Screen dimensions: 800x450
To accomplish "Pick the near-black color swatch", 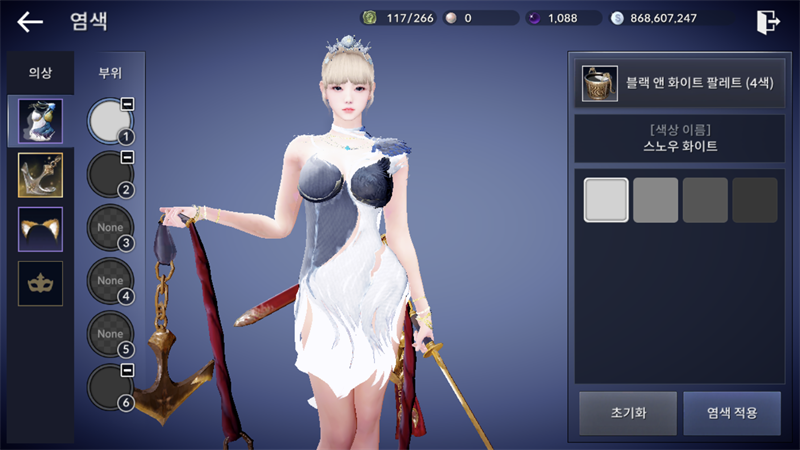I will point(754,200).
